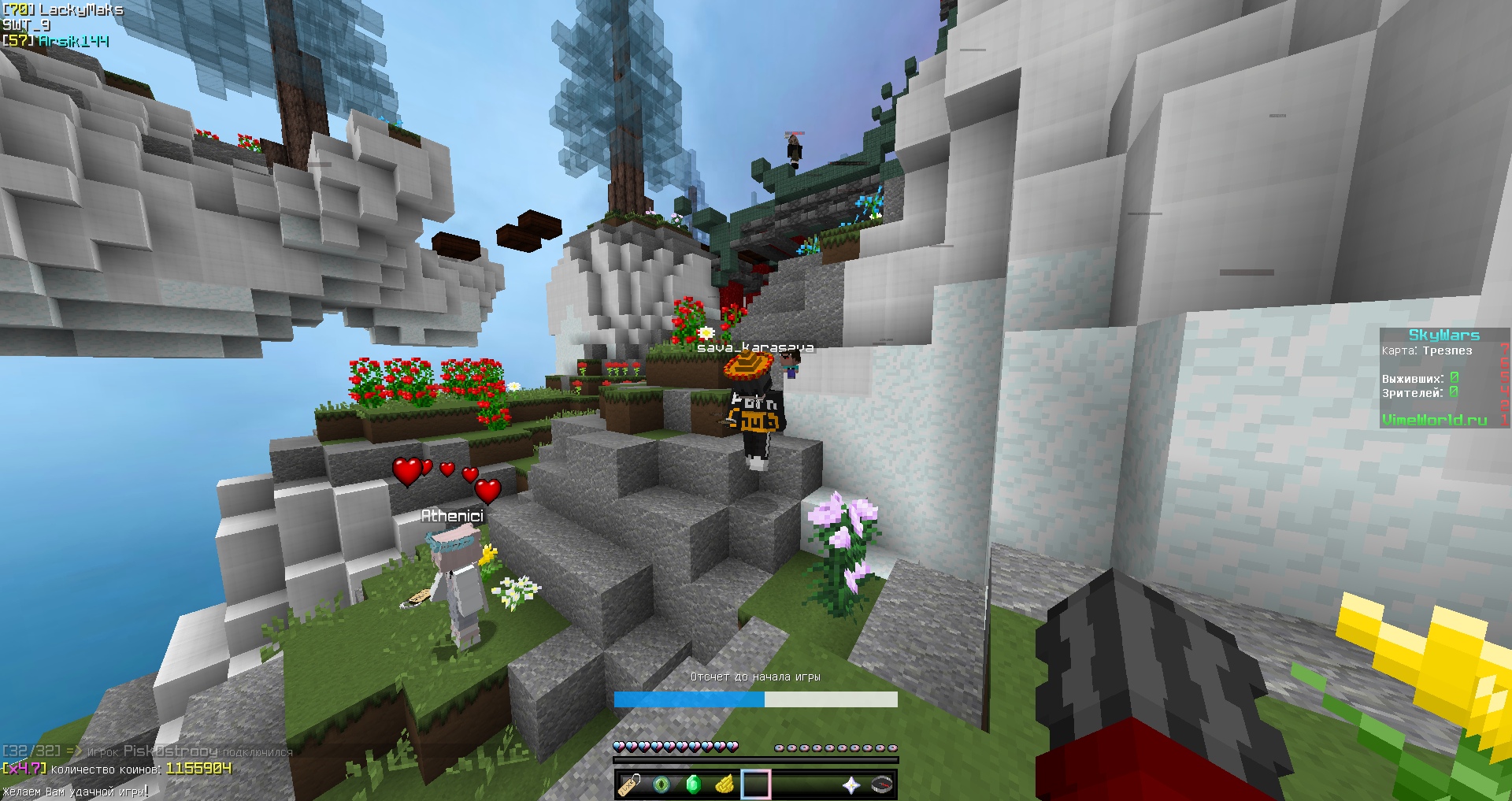Image resolution: width=1512 pixels, height=801 pixels.
Task: Choose the emerald in the hotbar
Action: point(693,785)
